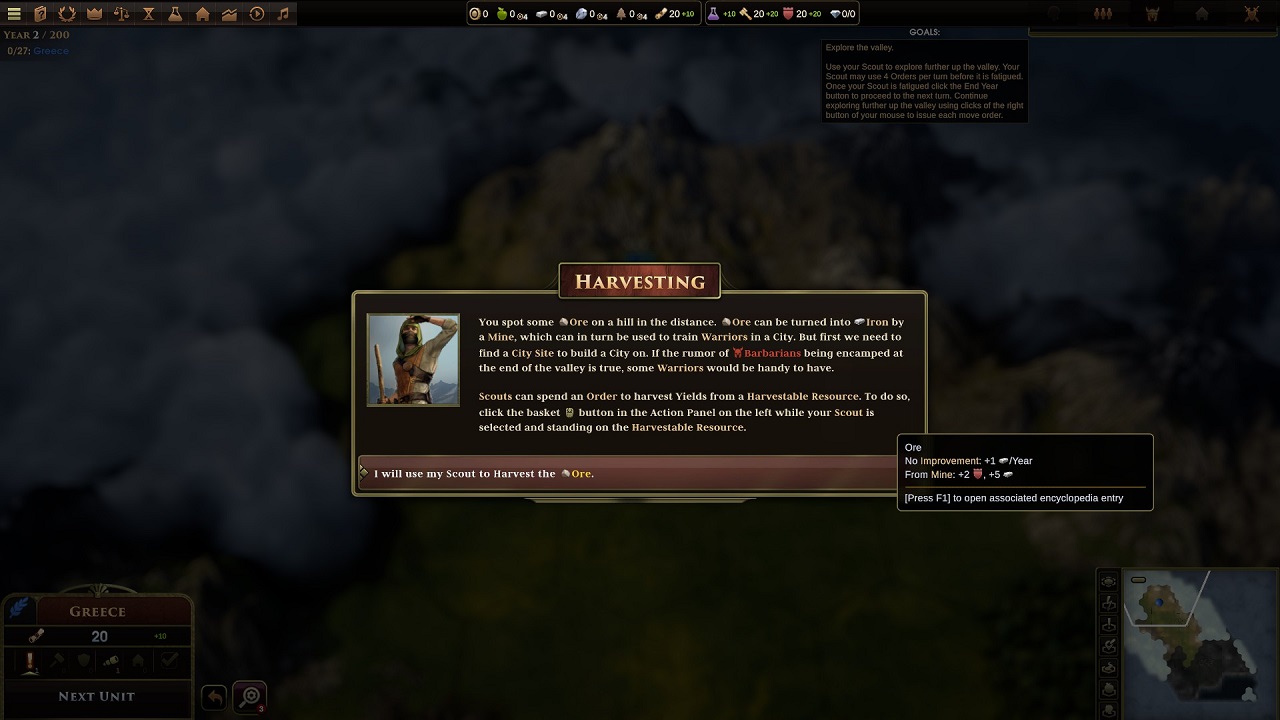Toggle the second map overlay icon beside minimap
The height and width of the screenshot is (720, 1280).
point(1108,603)
